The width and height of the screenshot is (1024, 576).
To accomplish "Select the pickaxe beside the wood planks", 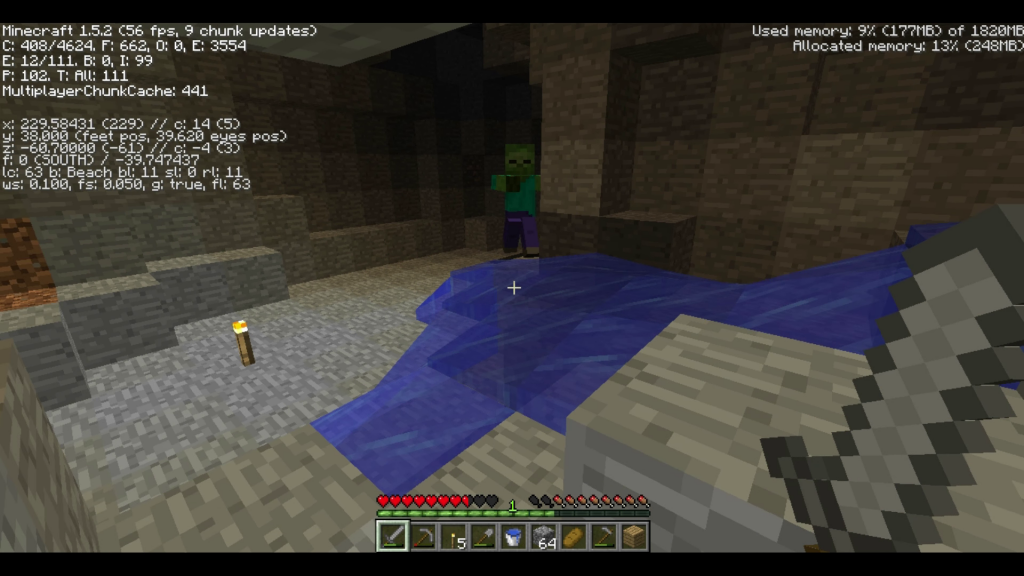I will tap(603, 537).
